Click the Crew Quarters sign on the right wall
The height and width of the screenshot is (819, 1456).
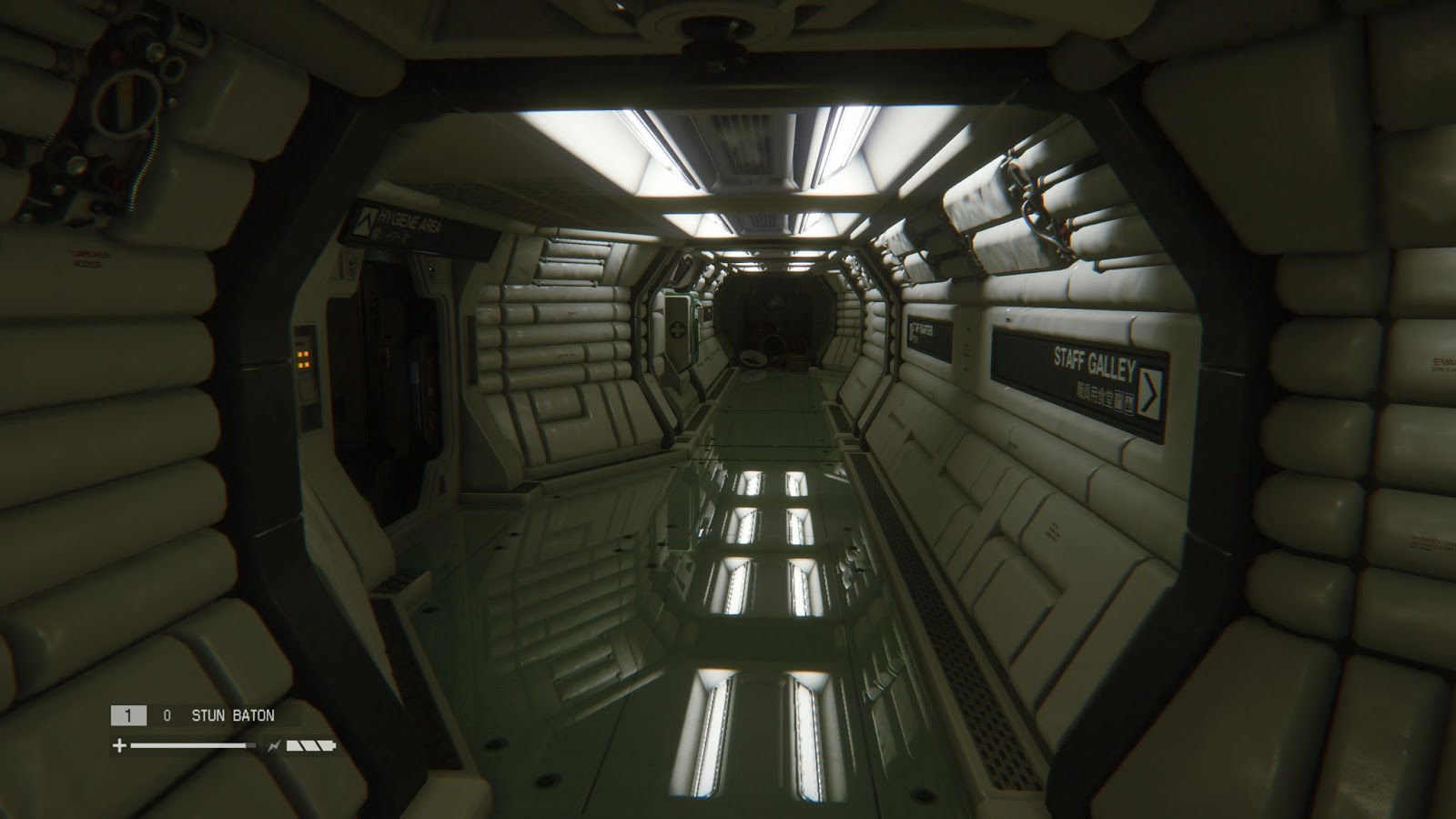(922, 331)
